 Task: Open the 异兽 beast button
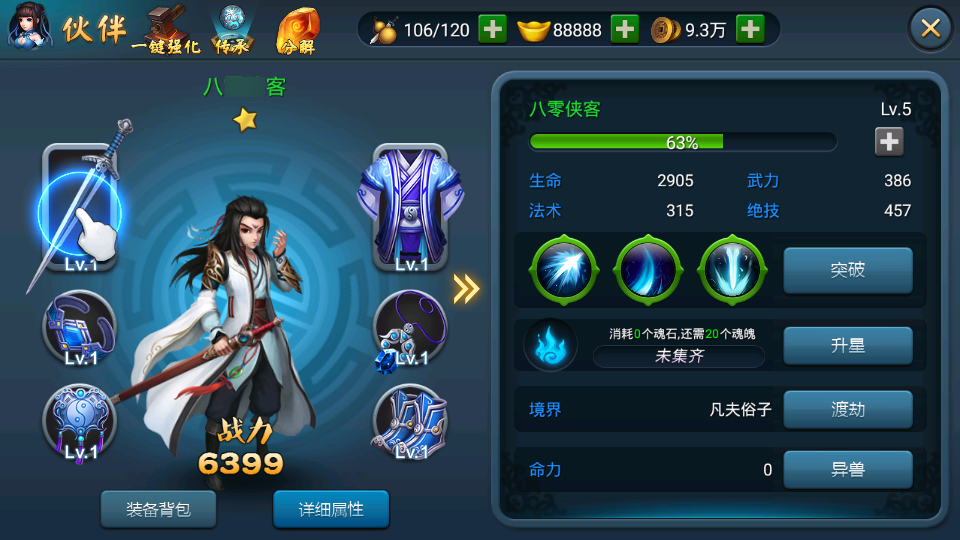847,469
